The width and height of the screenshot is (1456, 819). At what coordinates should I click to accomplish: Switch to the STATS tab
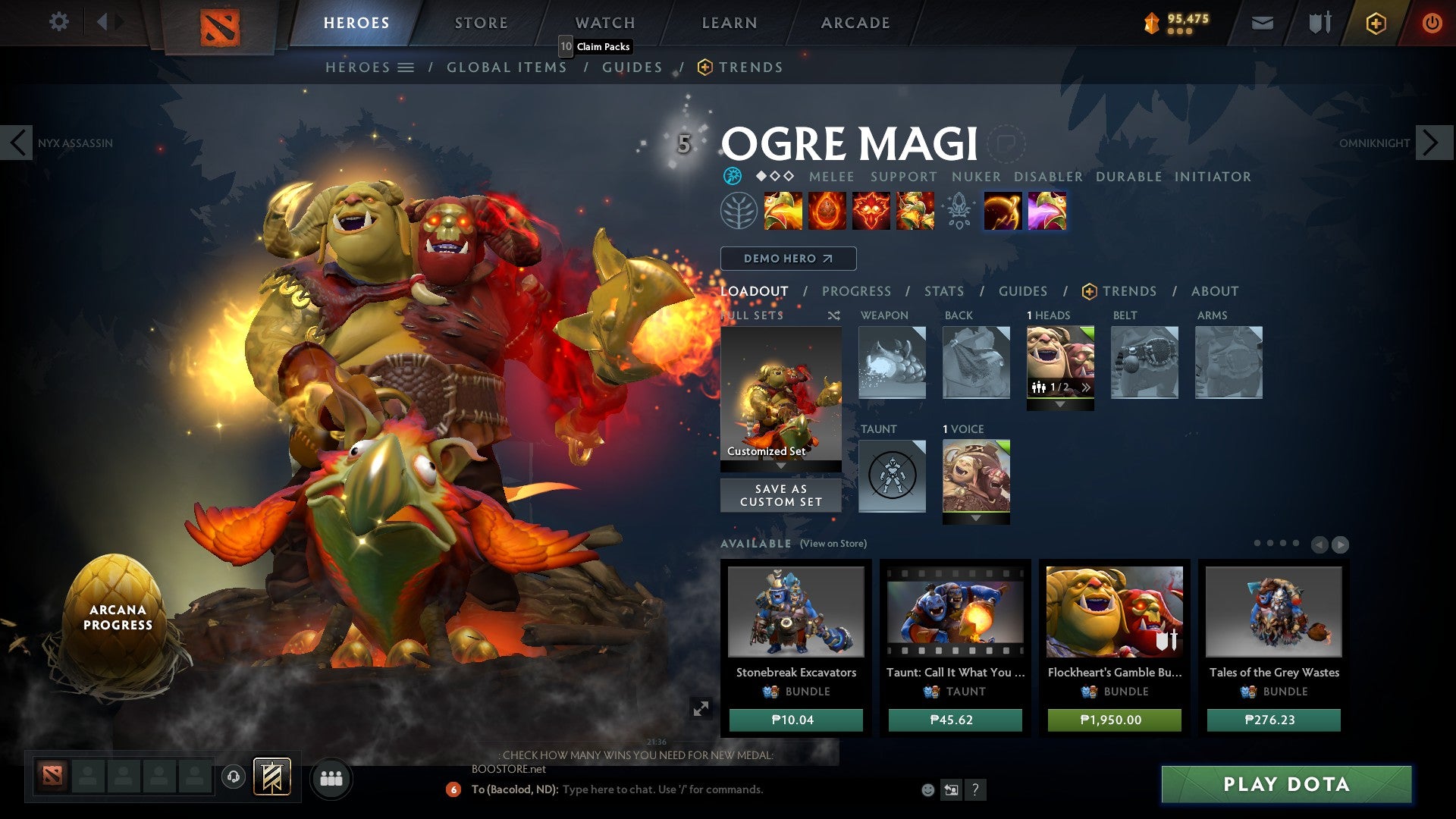coord(943,291)
